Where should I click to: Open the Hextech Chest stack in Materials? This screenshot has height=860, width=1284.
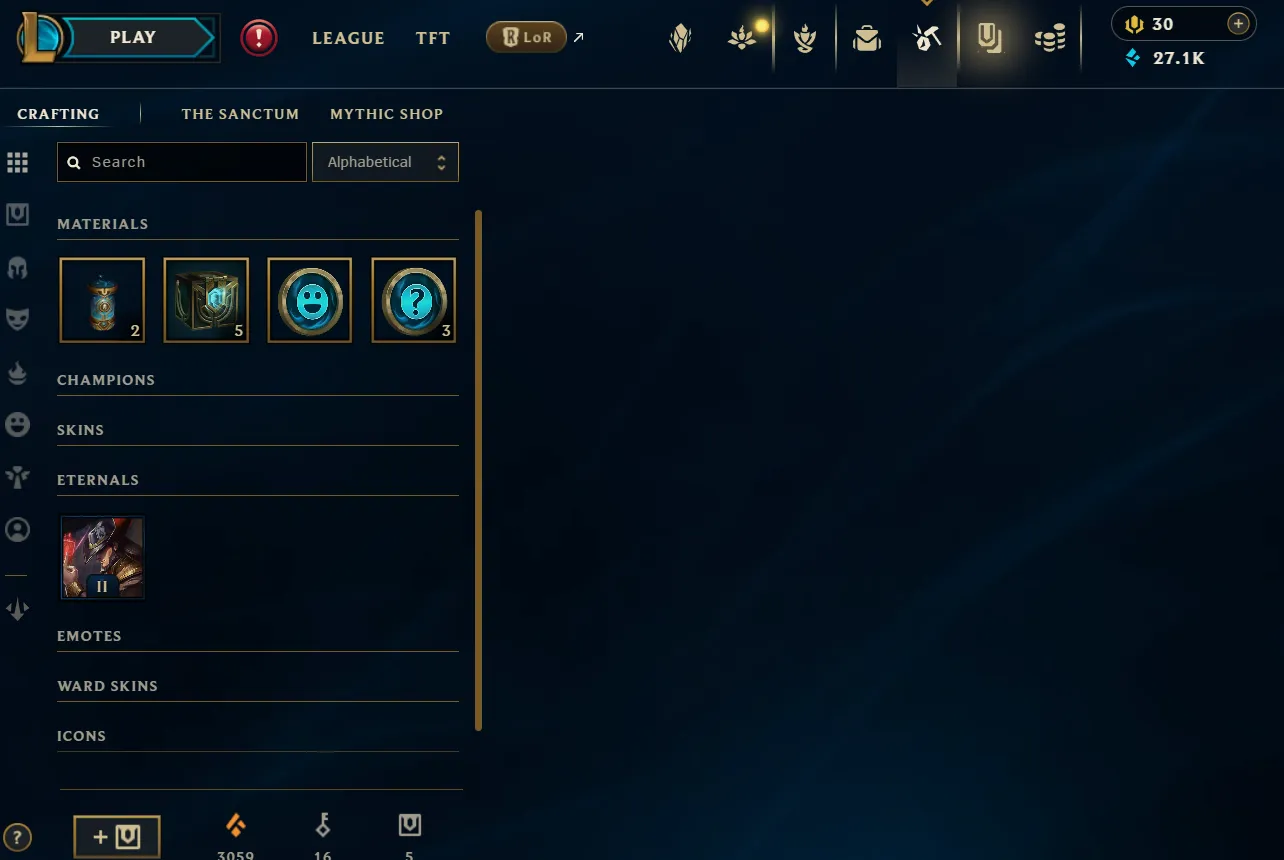(206, 300)
